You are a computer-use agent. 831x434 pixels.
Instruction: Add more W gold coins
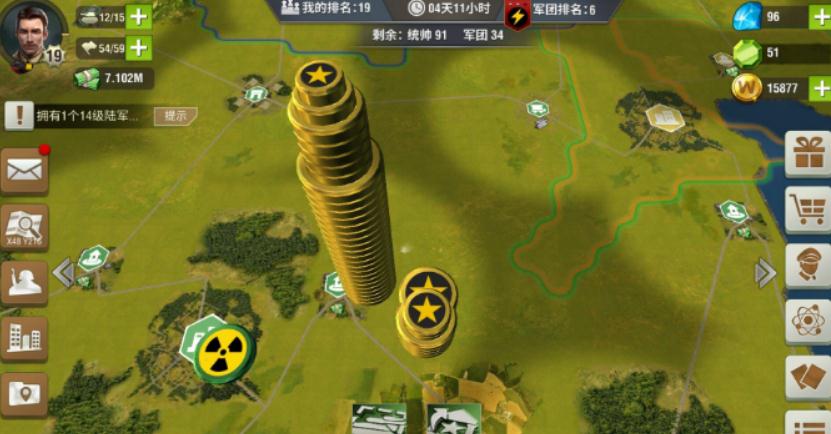click(x=819, y=88)
